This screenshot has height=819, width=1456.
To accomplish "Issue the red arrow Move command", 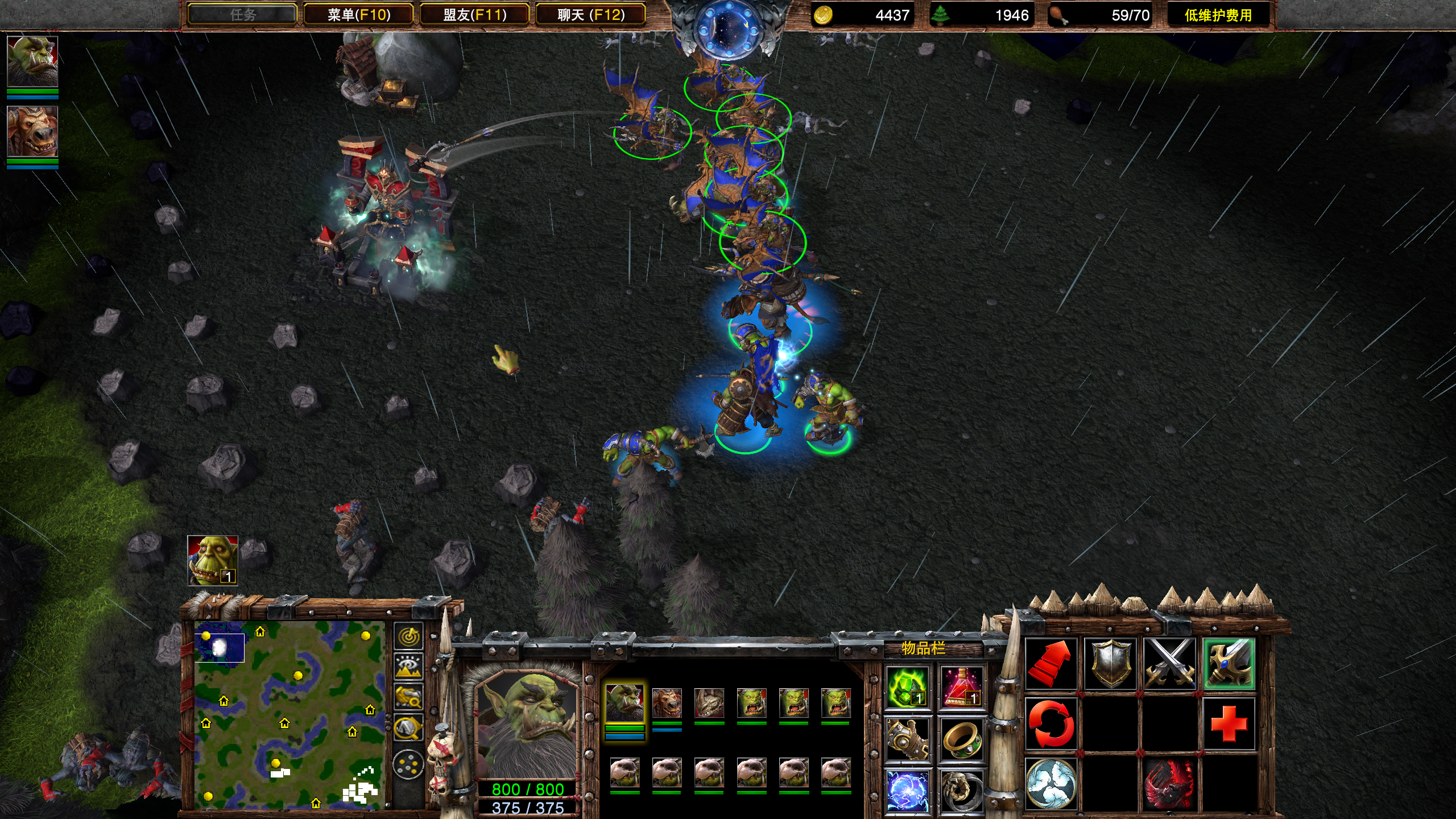I will tap(1050, 664).
